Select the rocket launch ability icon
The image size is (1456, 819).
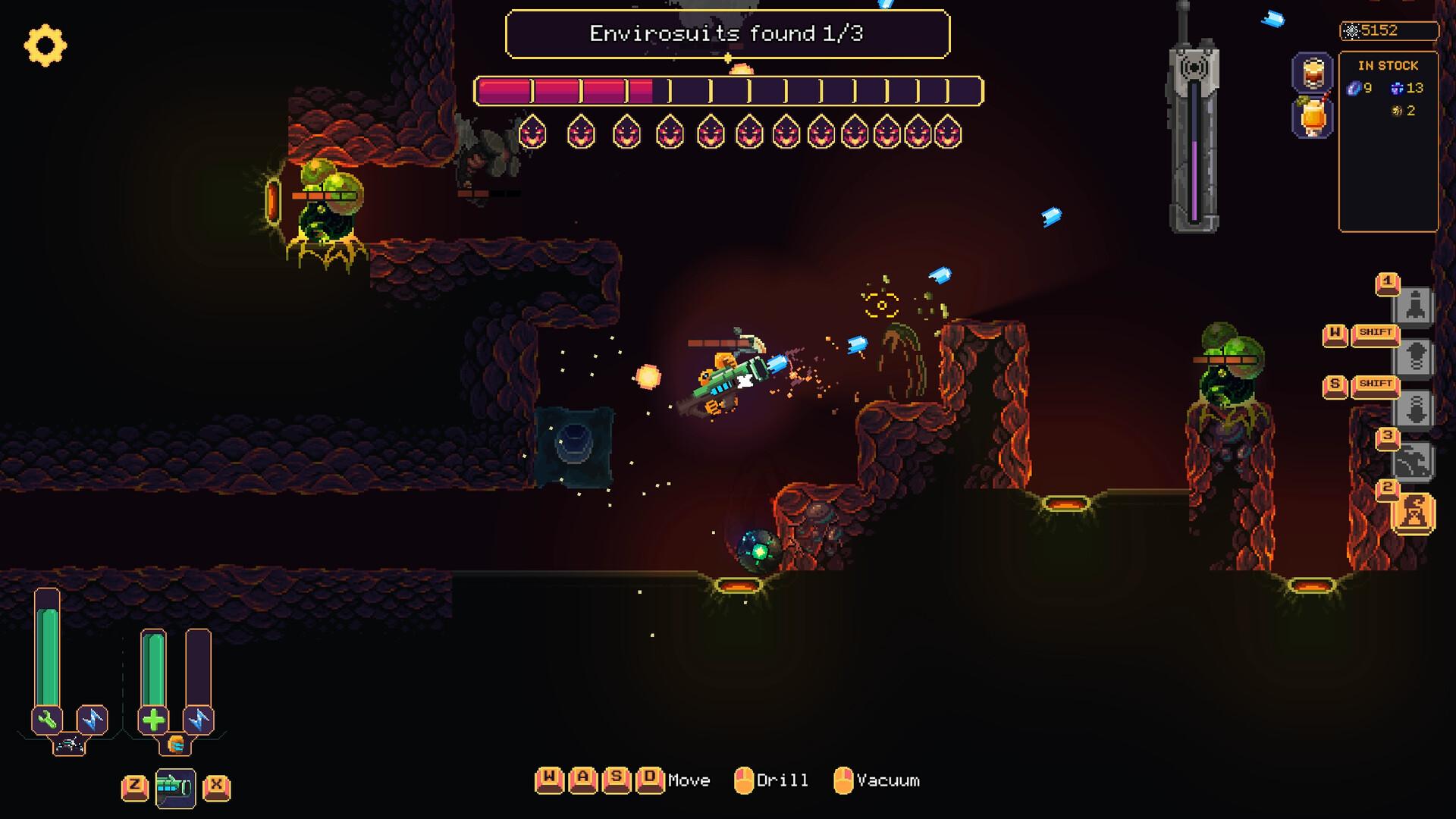pyautogui.click(x=1415, y=305)
